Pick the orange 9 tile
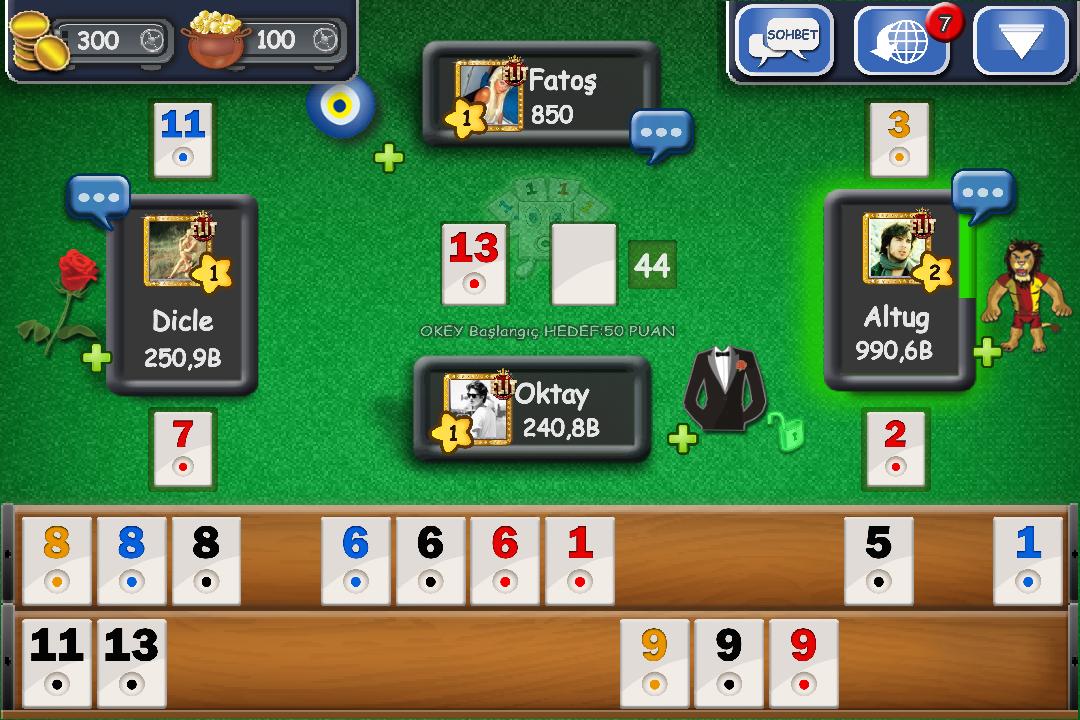Viewport: 1080px width, 720px height. pos(654,662)
